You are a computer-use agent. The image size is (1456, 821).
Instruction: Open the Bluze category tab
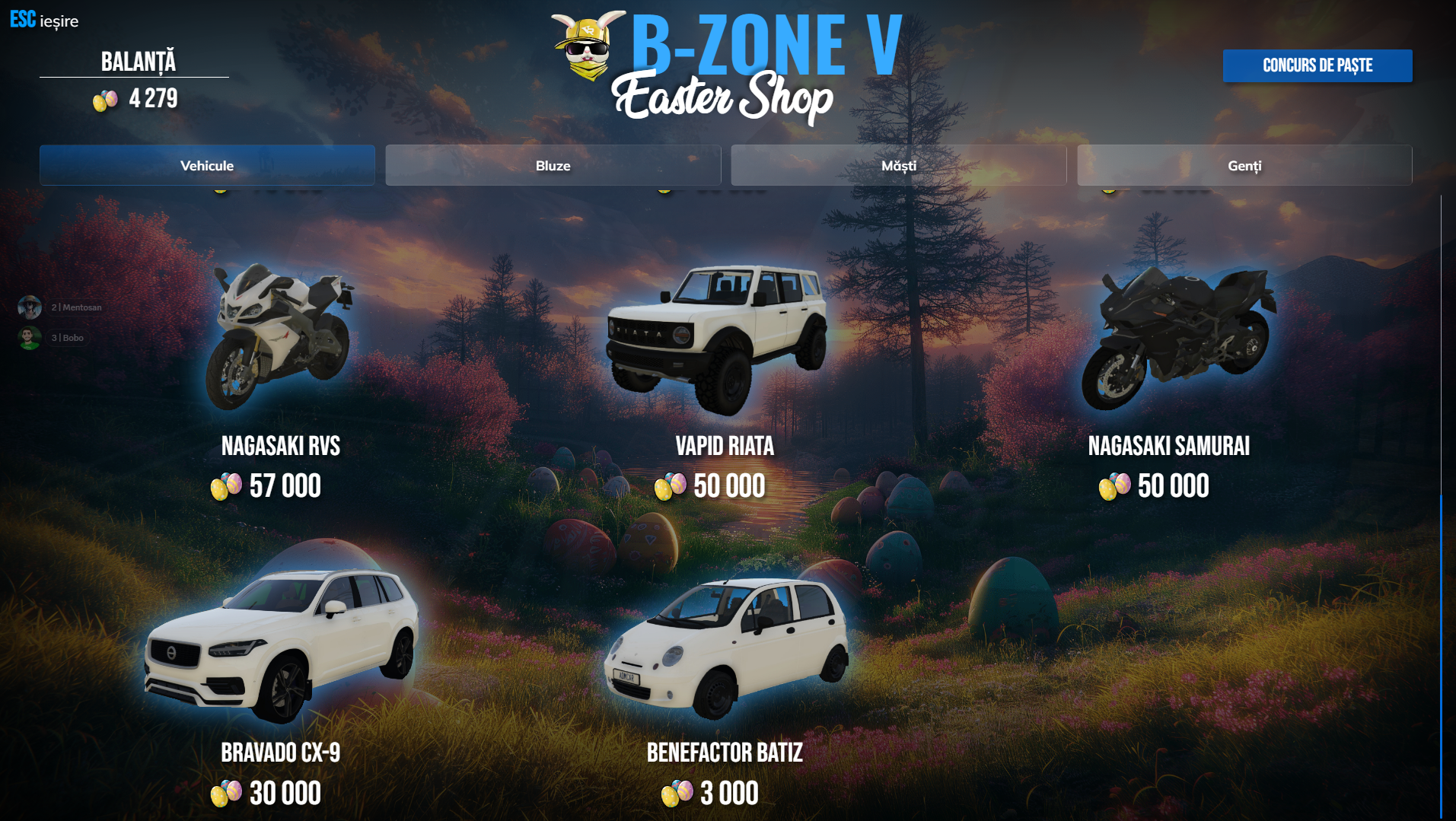click(553, 165)
